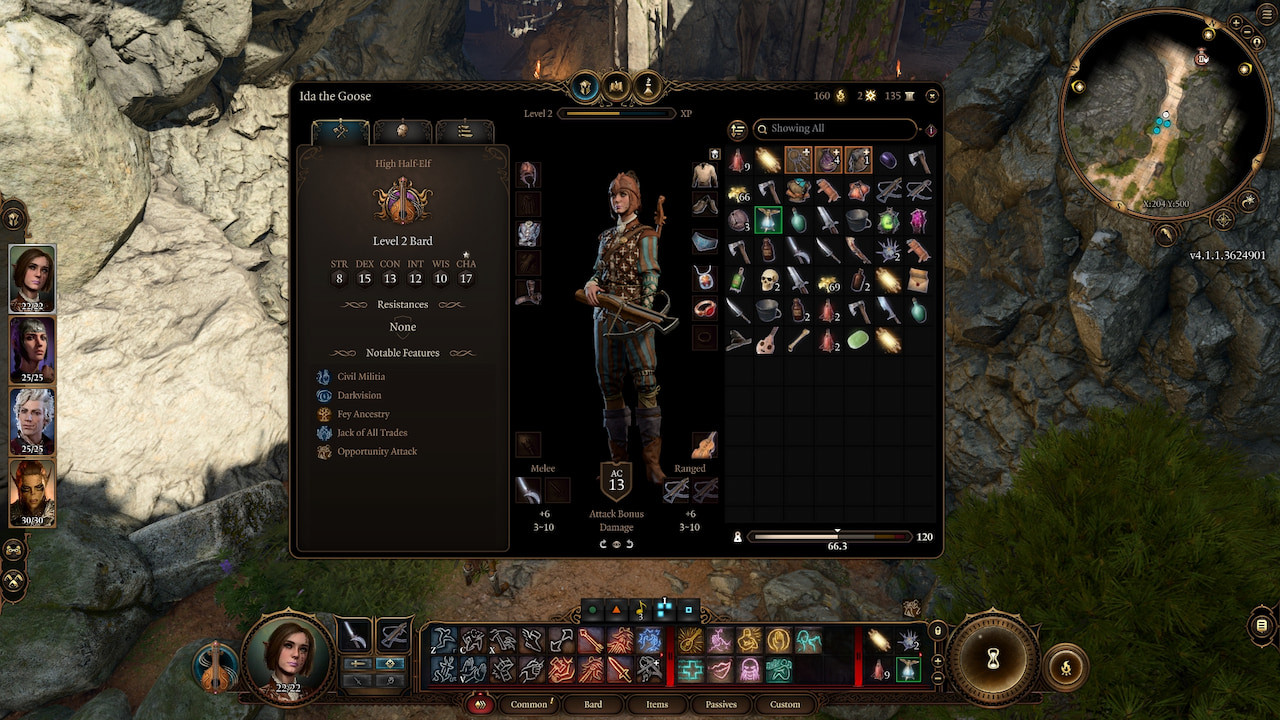Open the inventory sort options
This screenshot has height=720, width=1280.
tap(738, 130)
